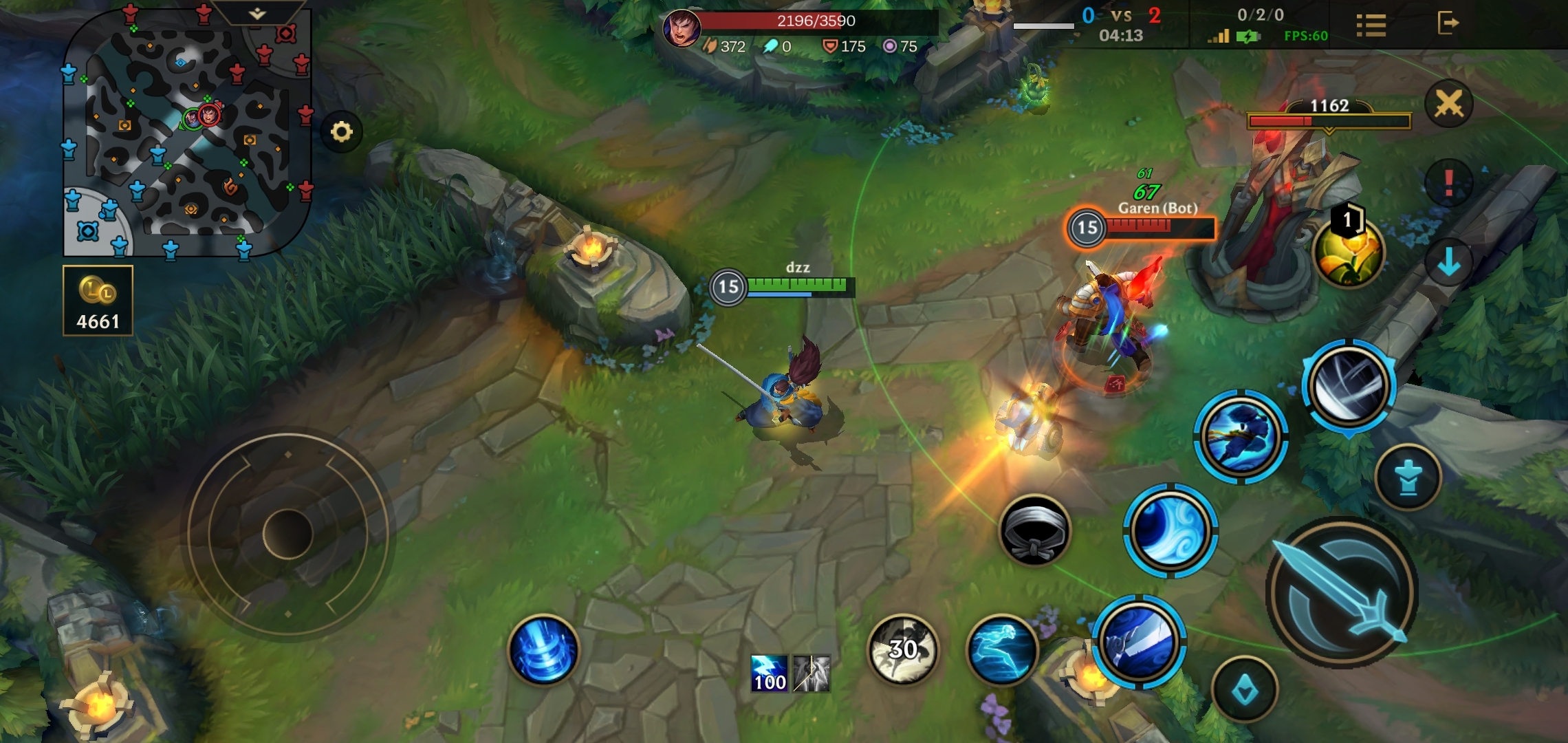
Task: Activate the dashing swordsman ability
Action: click(x=1240, y=436)
